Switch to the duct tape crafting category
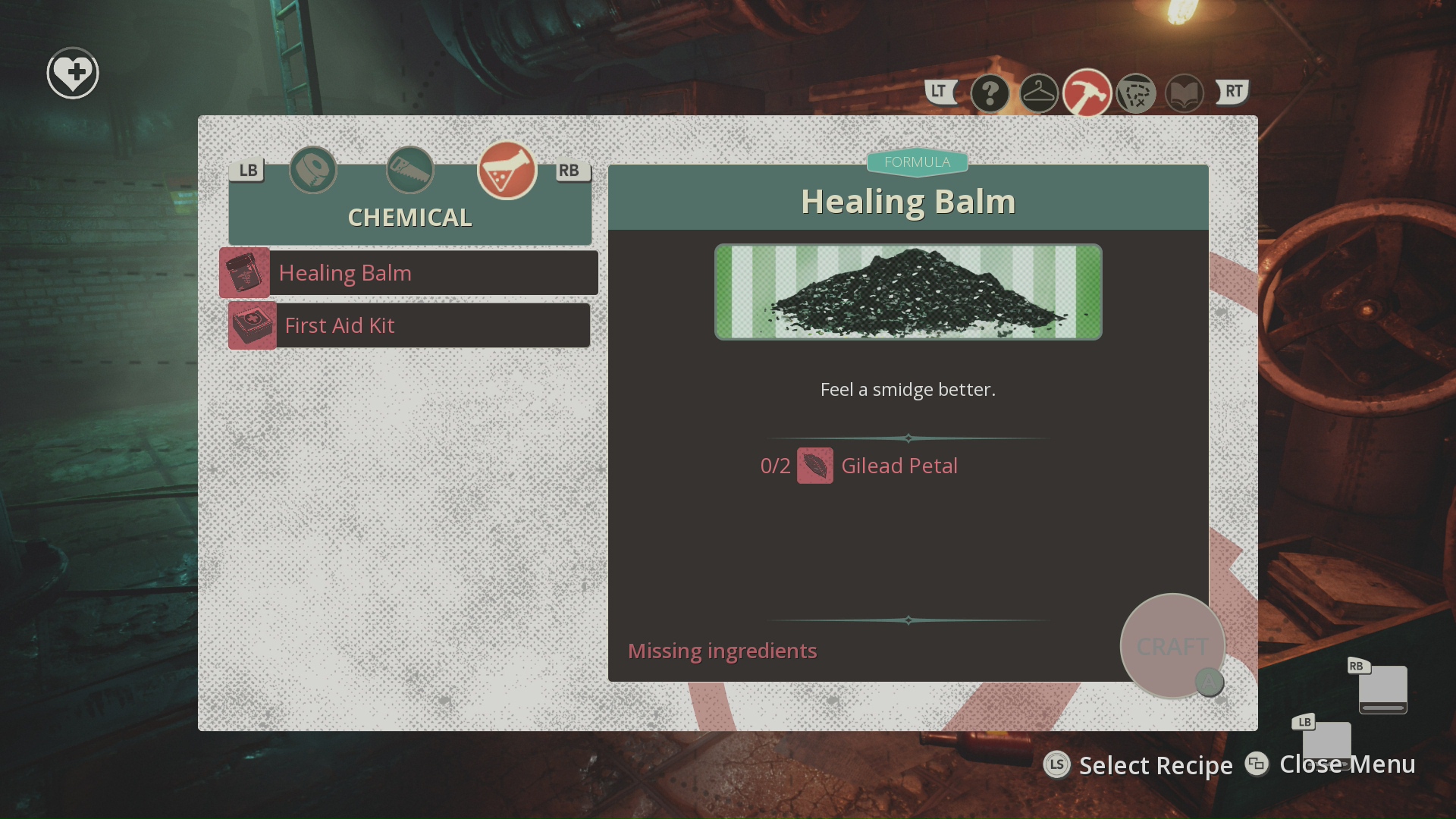 [x=313, y=170]
